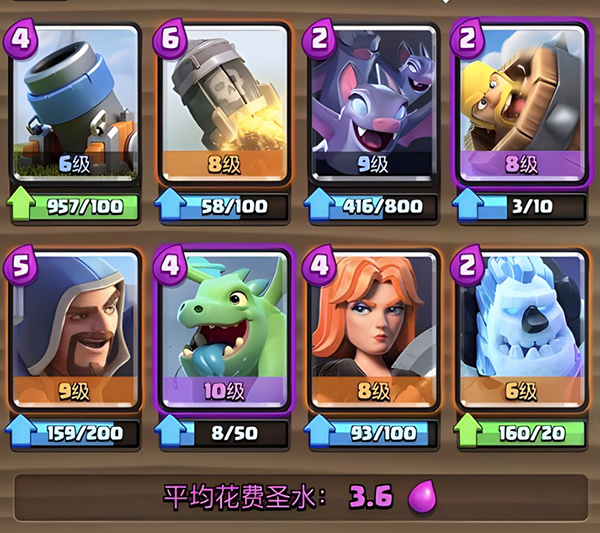This screenshot has height=533, width=600.
Task: Select the Barbarian Barrel card
Action: [521, 102]
